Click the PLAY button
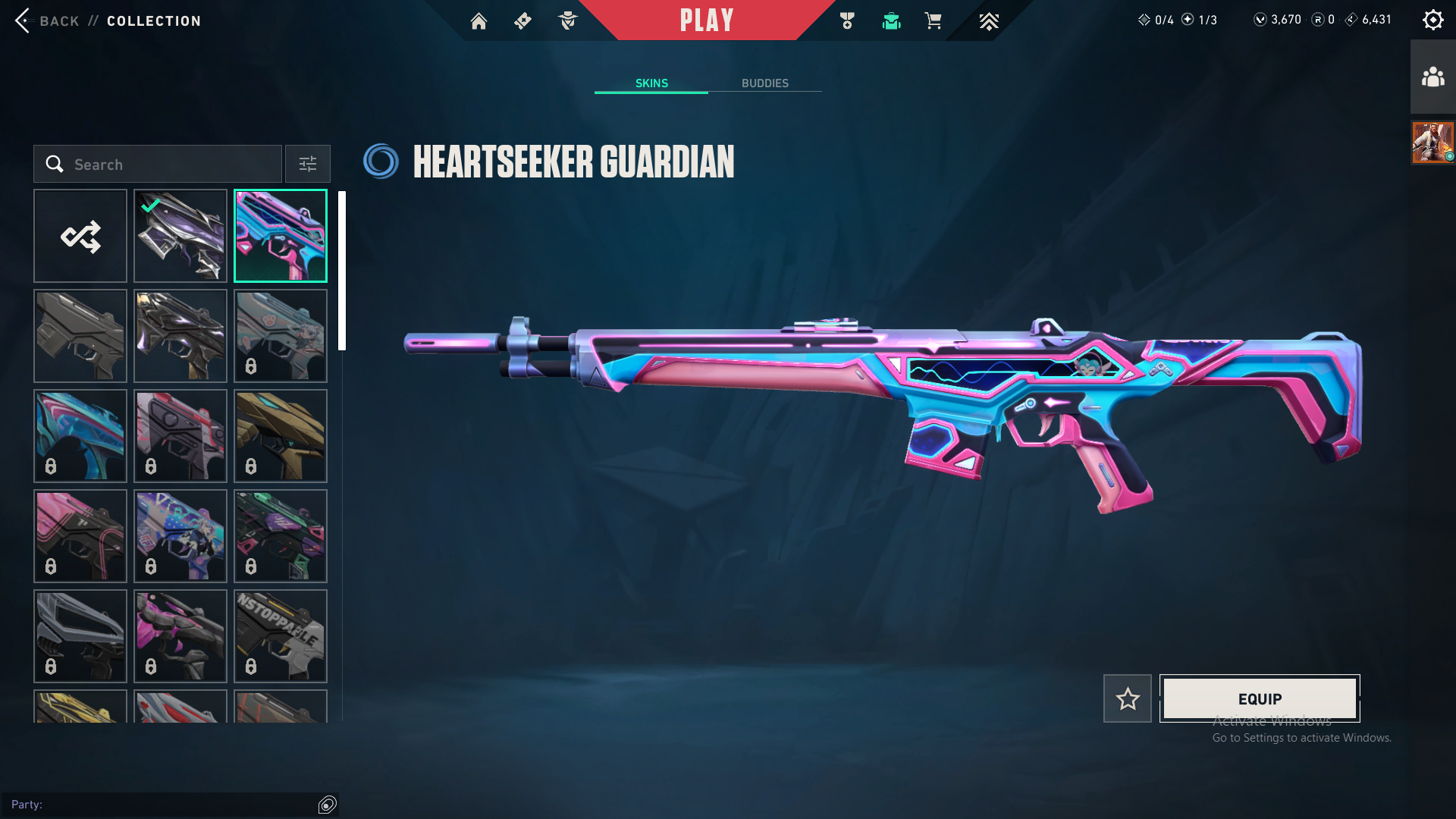 pos(706,20)
